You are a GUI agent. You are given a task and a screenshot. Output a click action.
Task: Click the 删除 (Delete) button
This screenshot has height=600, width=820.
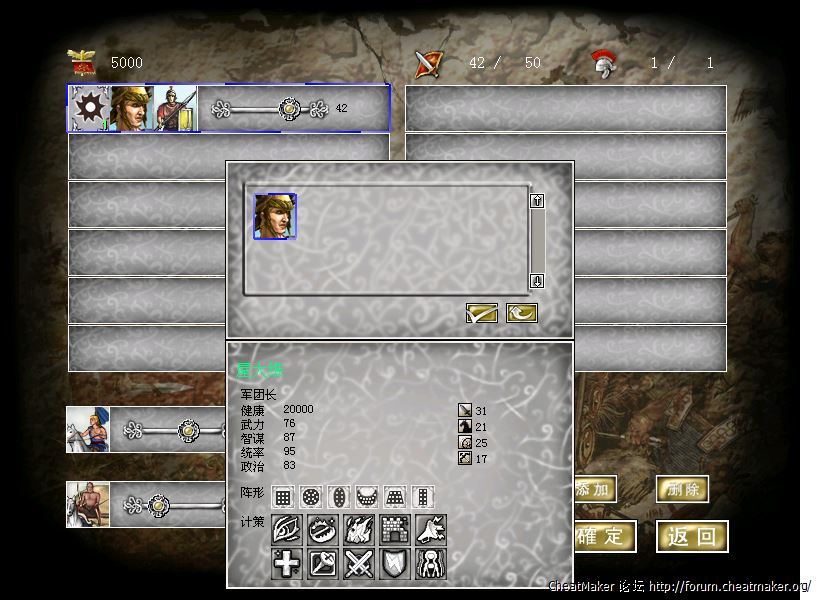pyautogui.click(x=682, y=489)
